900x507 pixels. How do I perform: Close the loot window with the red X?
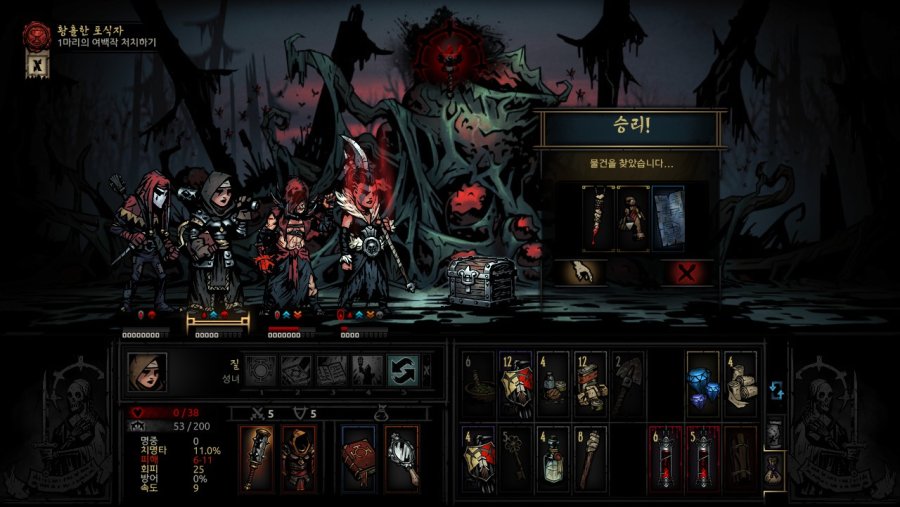687,272
